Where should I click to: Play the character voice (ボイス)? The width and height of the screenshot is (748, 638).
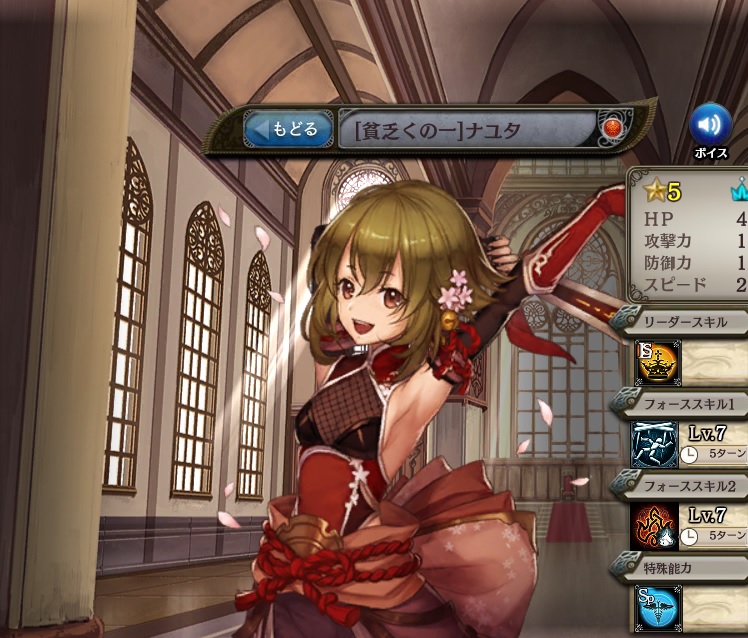[x=710, y=126]
